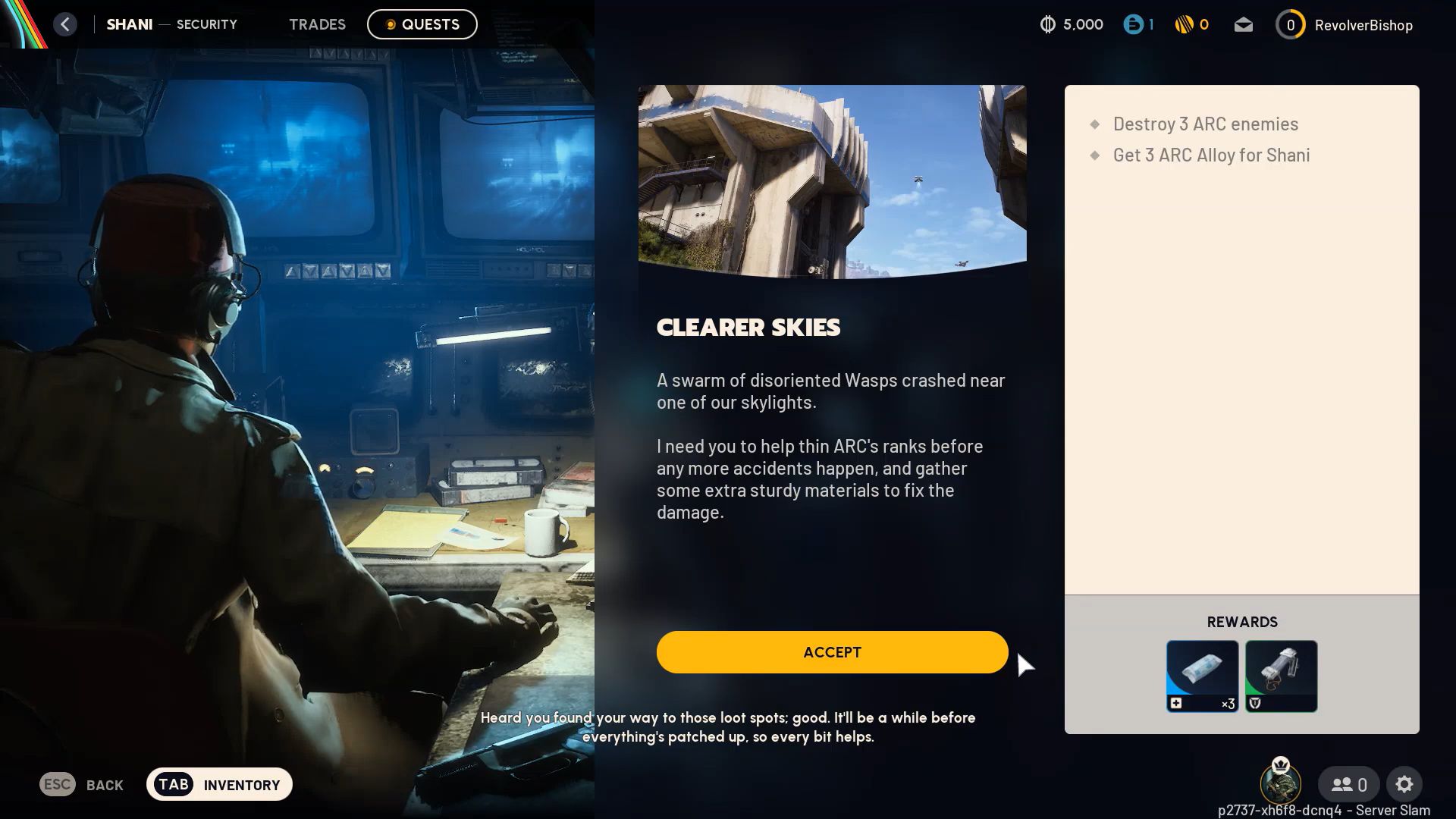Image resolution: width=1456 pixels, height=819 pixels.
Task: Switch to the TRADES tab
Action: 317,24
